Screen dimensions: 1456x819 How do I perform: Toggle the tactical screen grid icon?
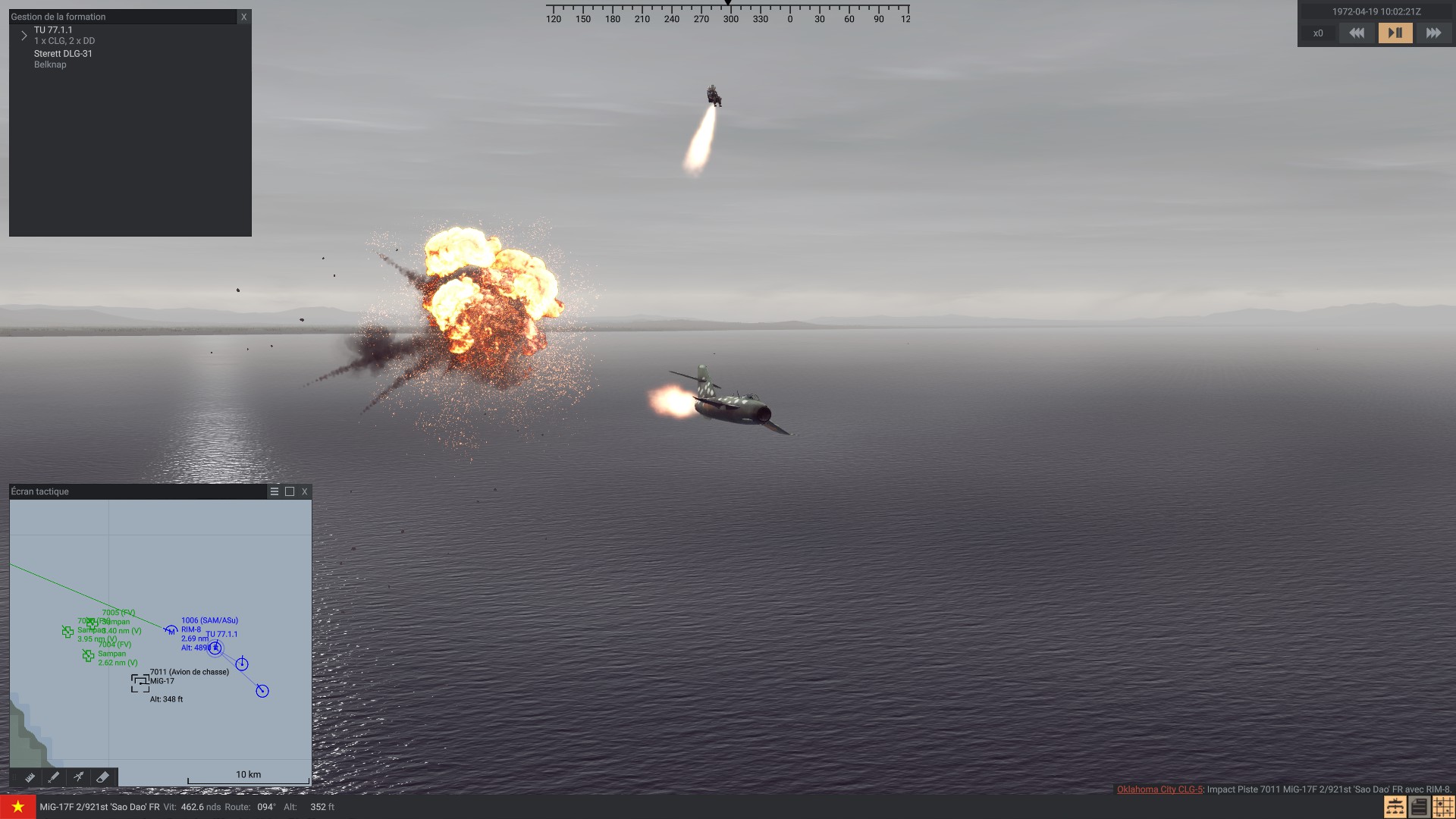click(x=1443, y=807)
